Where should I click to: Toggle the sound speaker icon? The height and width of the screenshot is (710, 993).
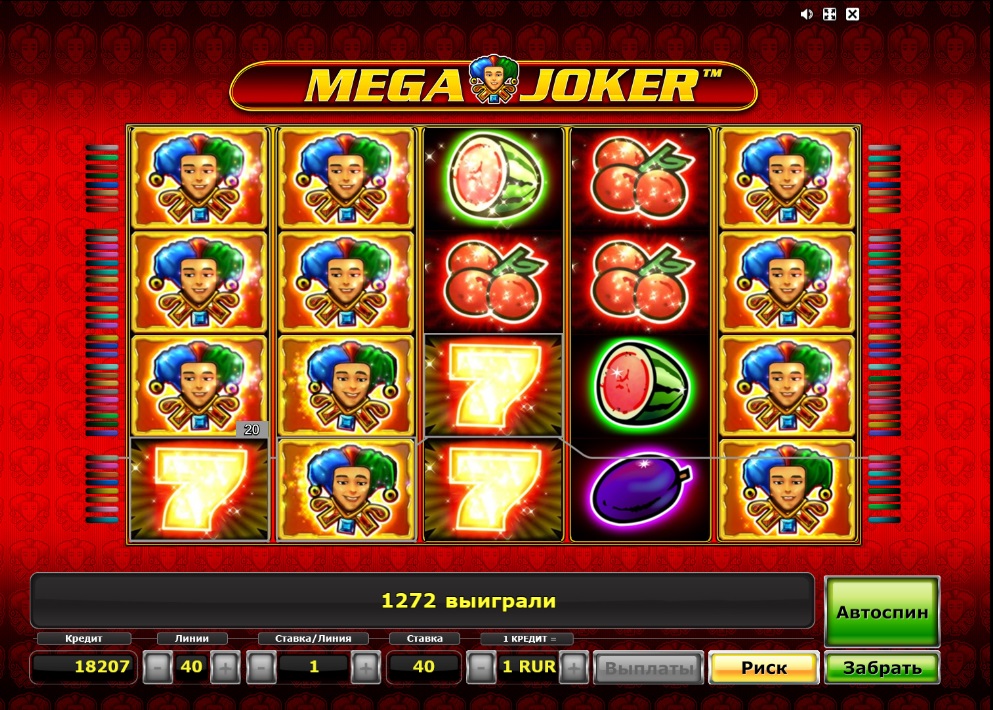pyautogui.click(x=806, y=14)
